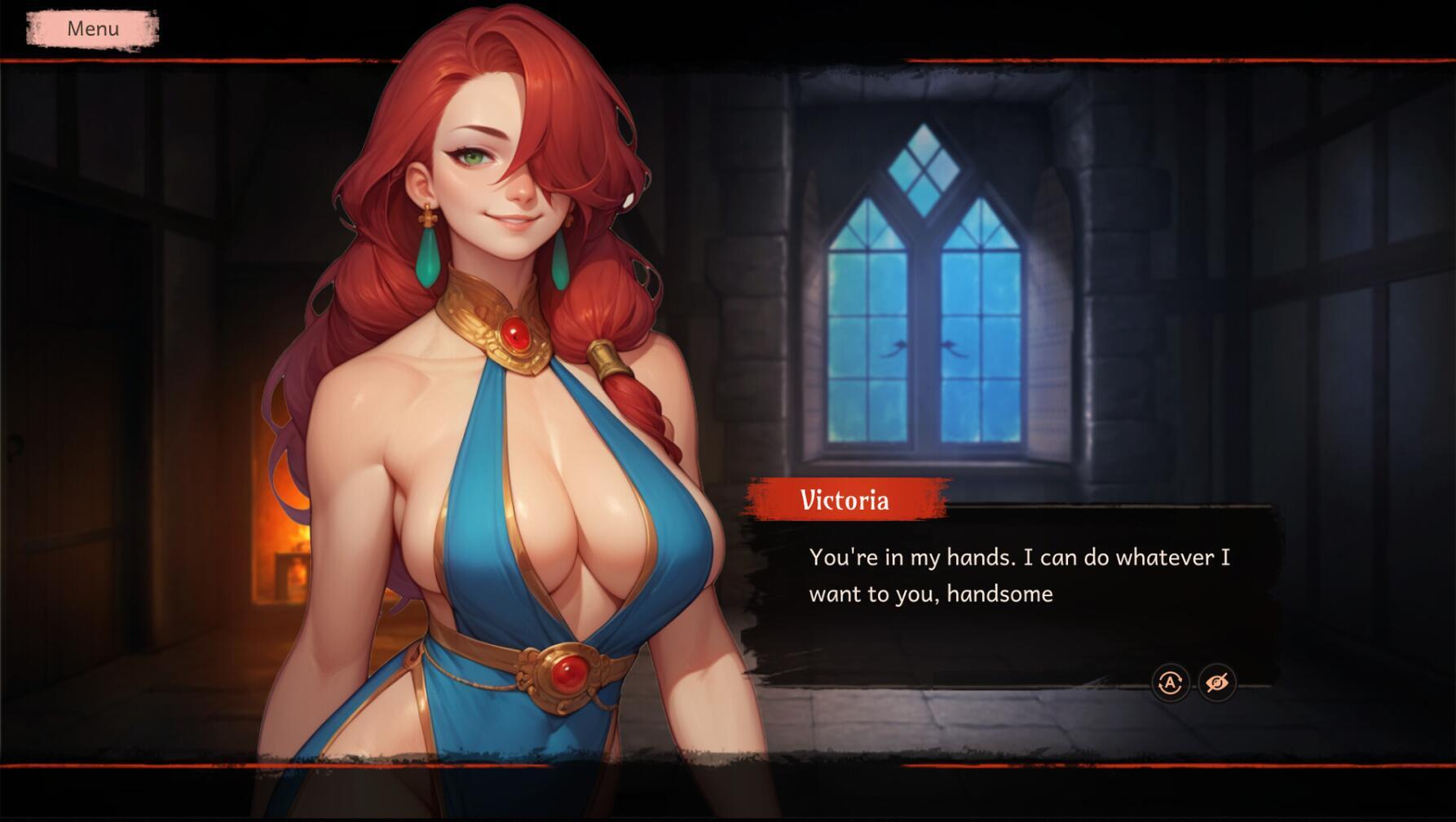1456x822 pixels.
Task: Click the Menu label at top left
Action: coord(92,29)
